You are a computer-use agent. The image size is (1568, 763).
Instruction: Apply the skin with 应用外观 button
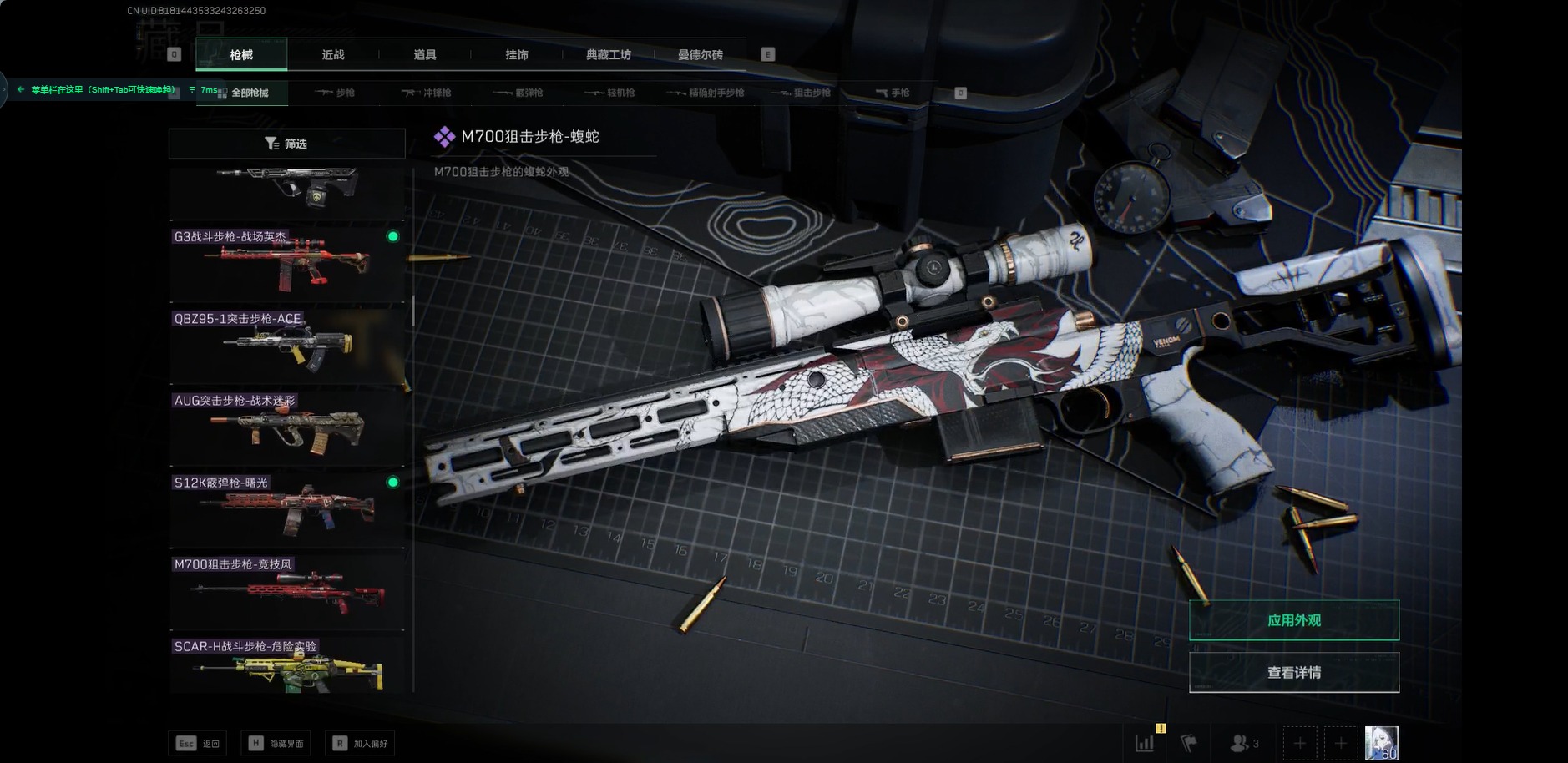[x=1293, y=620]
